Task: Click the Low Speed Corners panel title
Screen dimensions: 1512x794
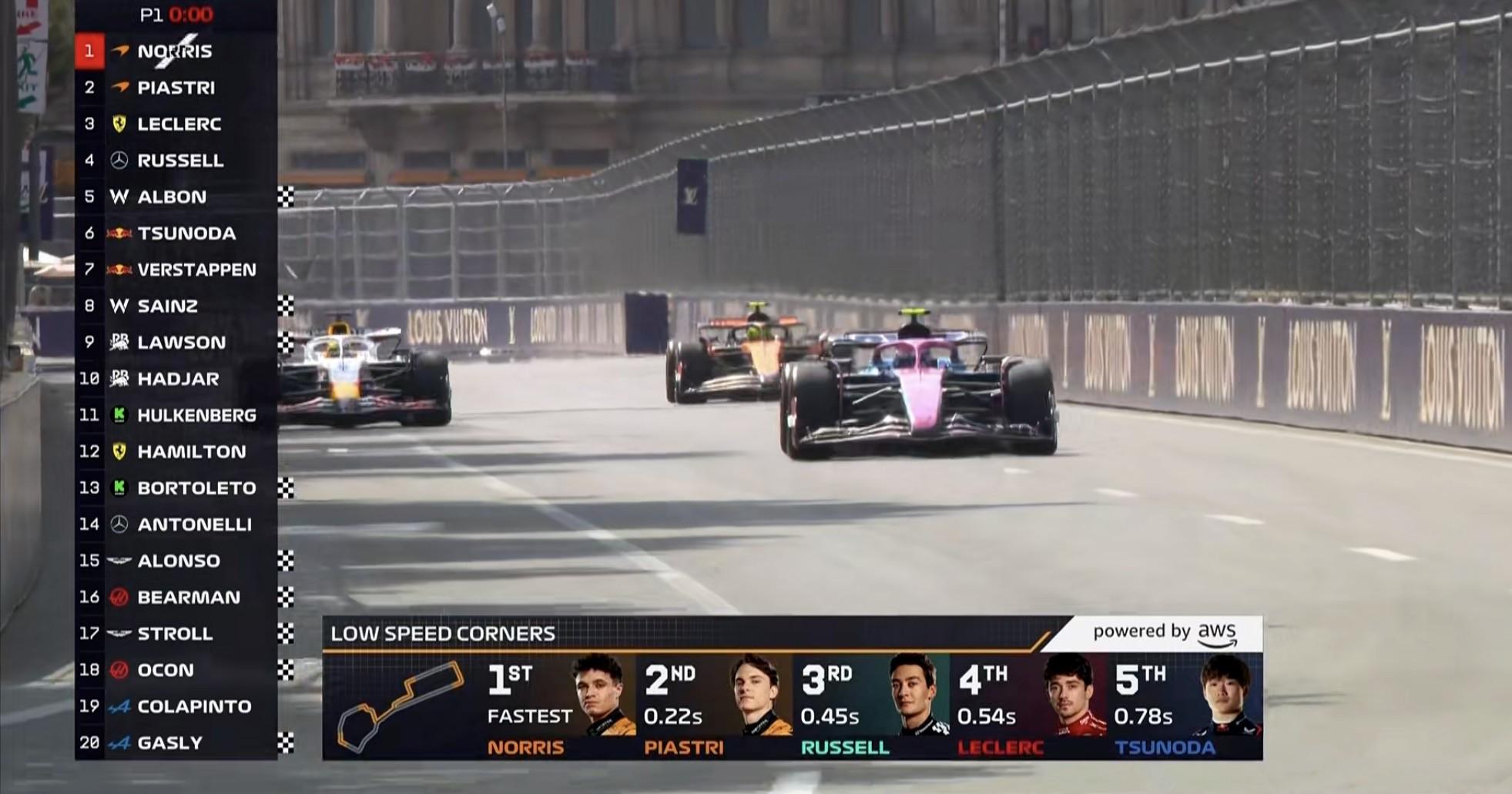Action: point(443,634)
